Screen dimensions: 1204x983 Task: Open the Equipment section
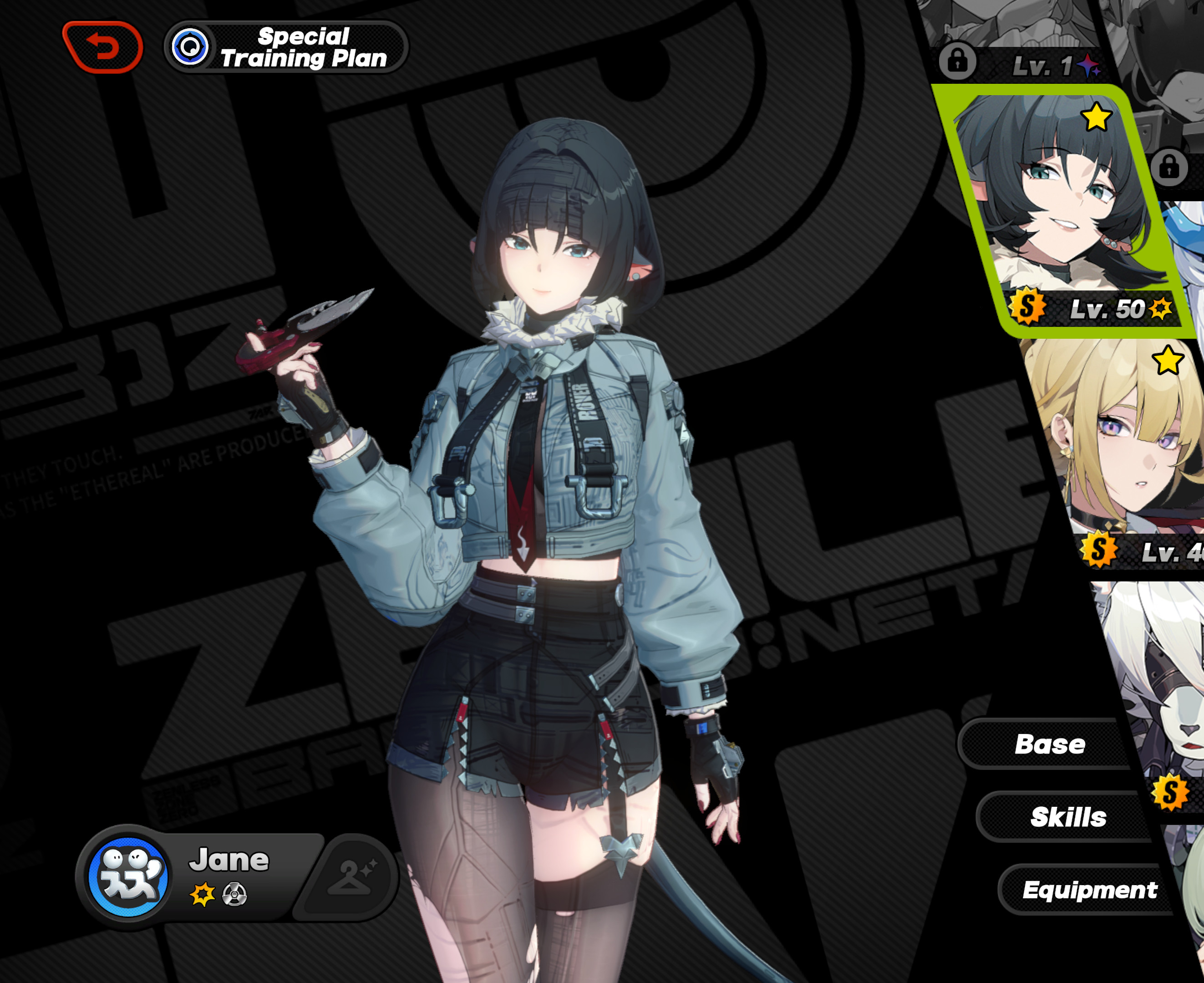(x=1090, y=889)
